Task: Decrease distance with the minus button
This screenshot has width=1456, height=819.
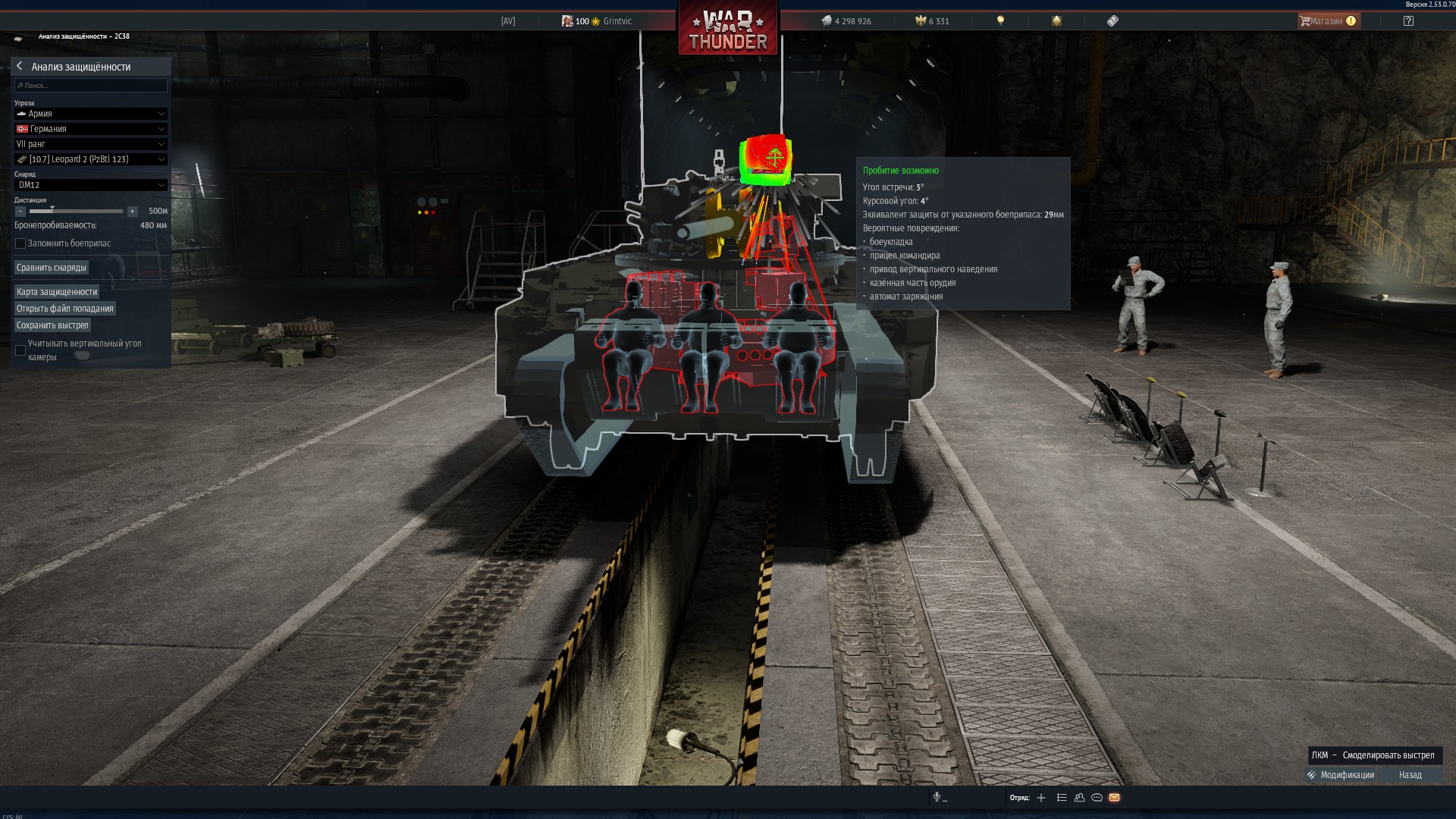Action: click(20, 212)
